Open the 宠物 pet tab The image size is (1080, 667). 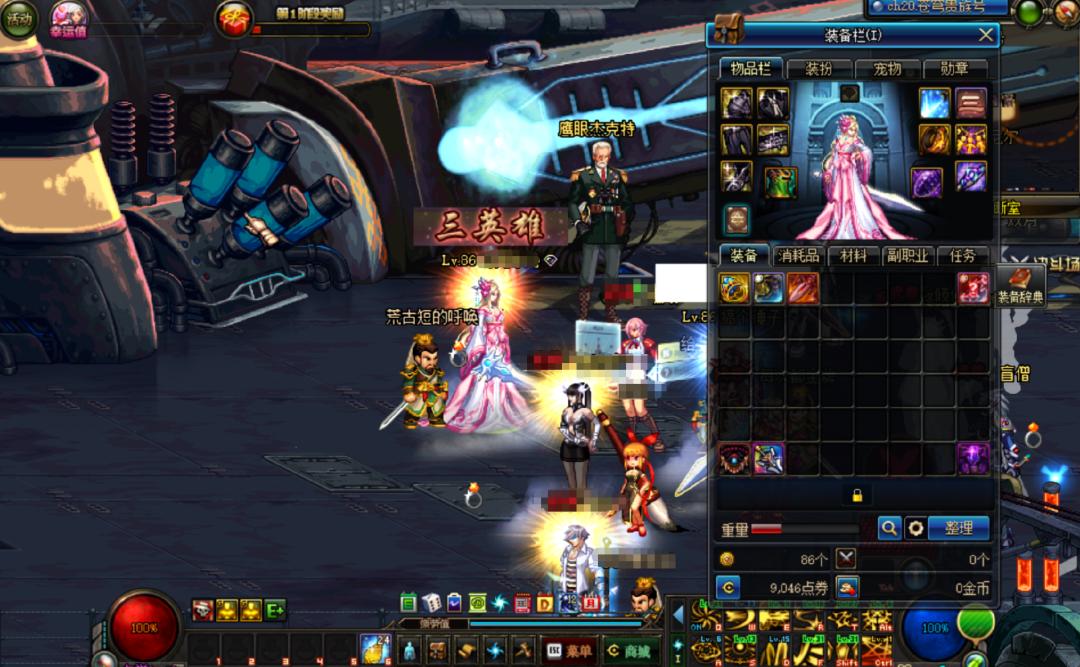(x=887, y=69)
